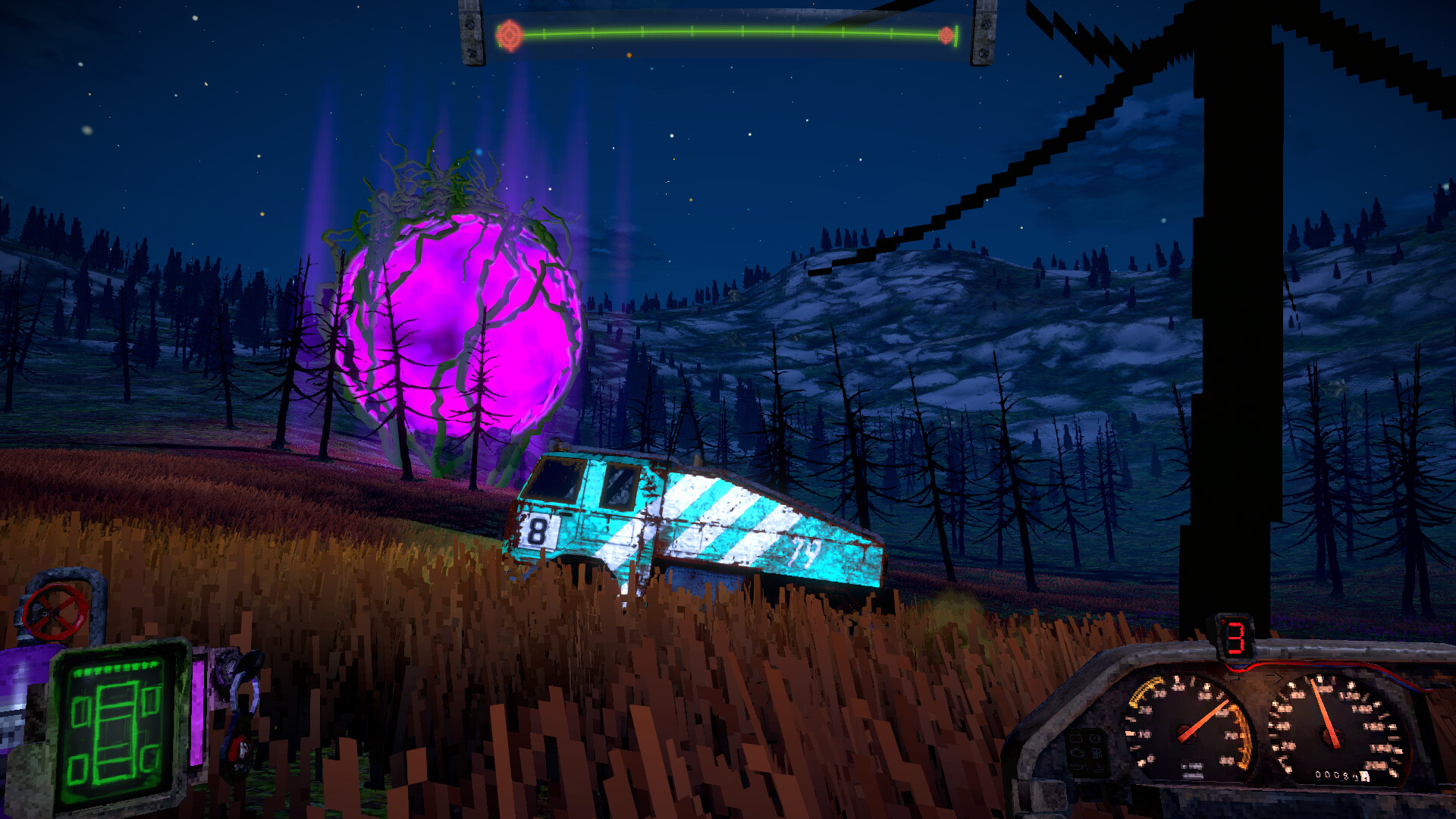This screenshot has height=819, width=1456.
Task: Click the right red target marker on the top bar
Action: coord(948,34)
